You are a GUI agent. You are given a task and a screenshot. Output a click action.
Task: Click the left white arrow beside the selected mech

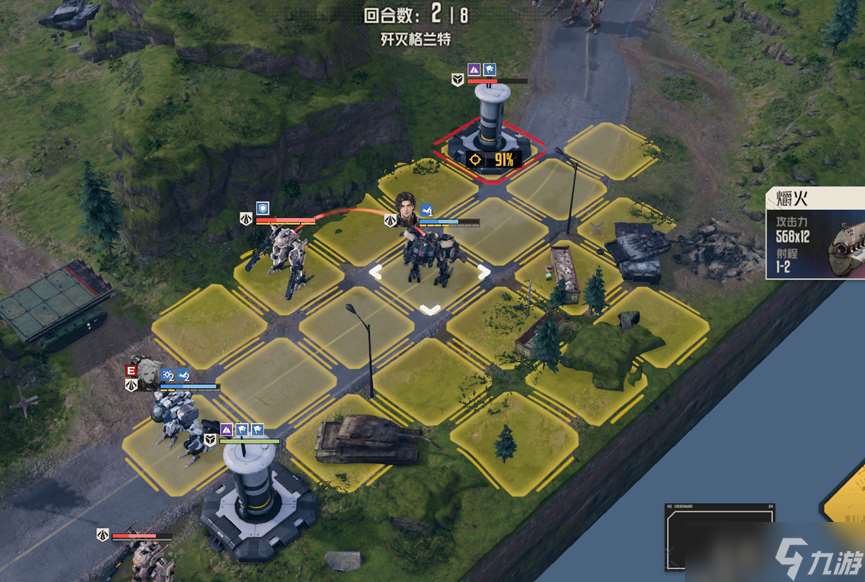click(x=376, y=271)
